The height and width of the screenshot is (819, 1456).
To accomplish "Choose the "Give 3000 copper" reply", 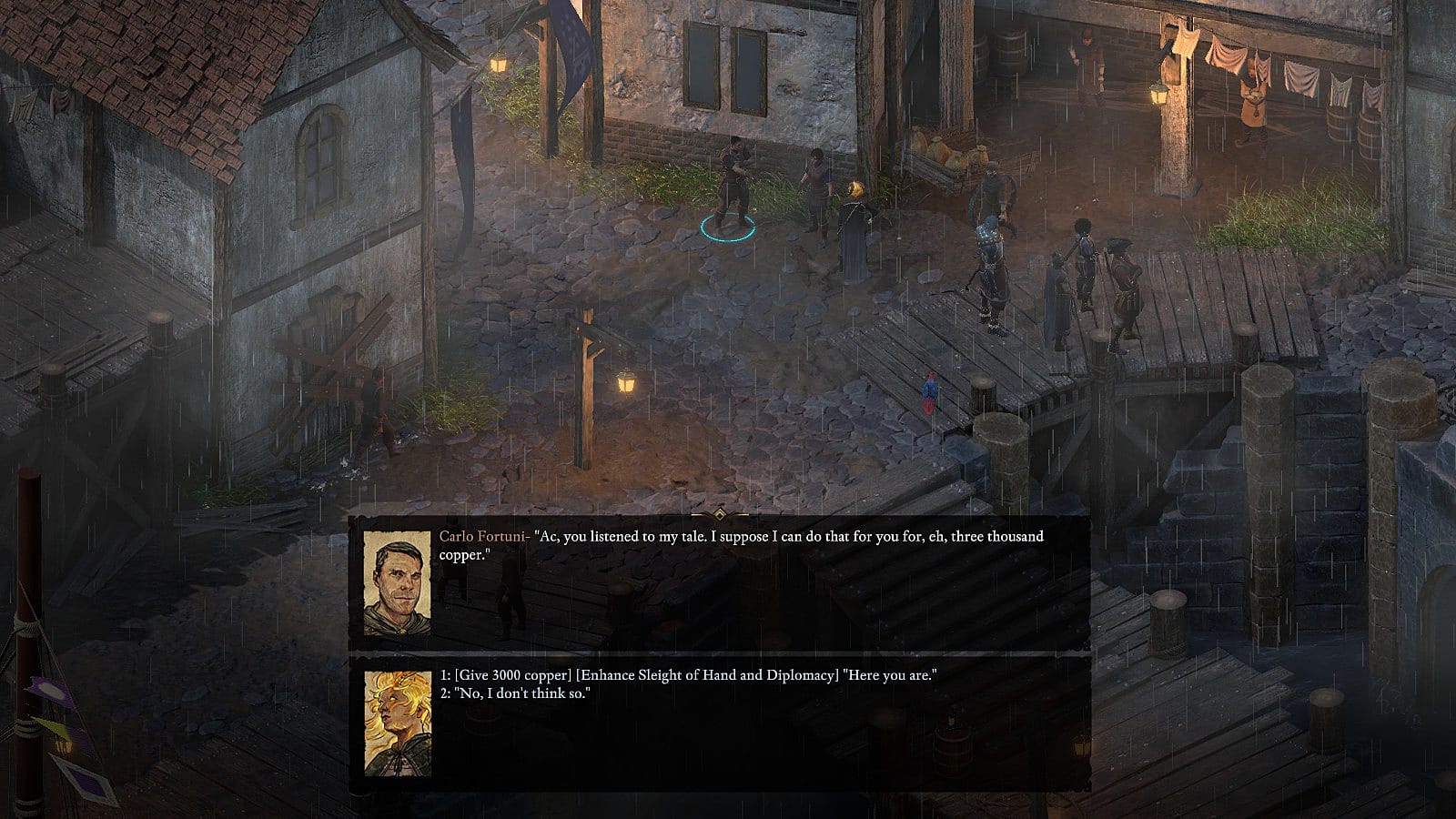I will coord(688,675).
